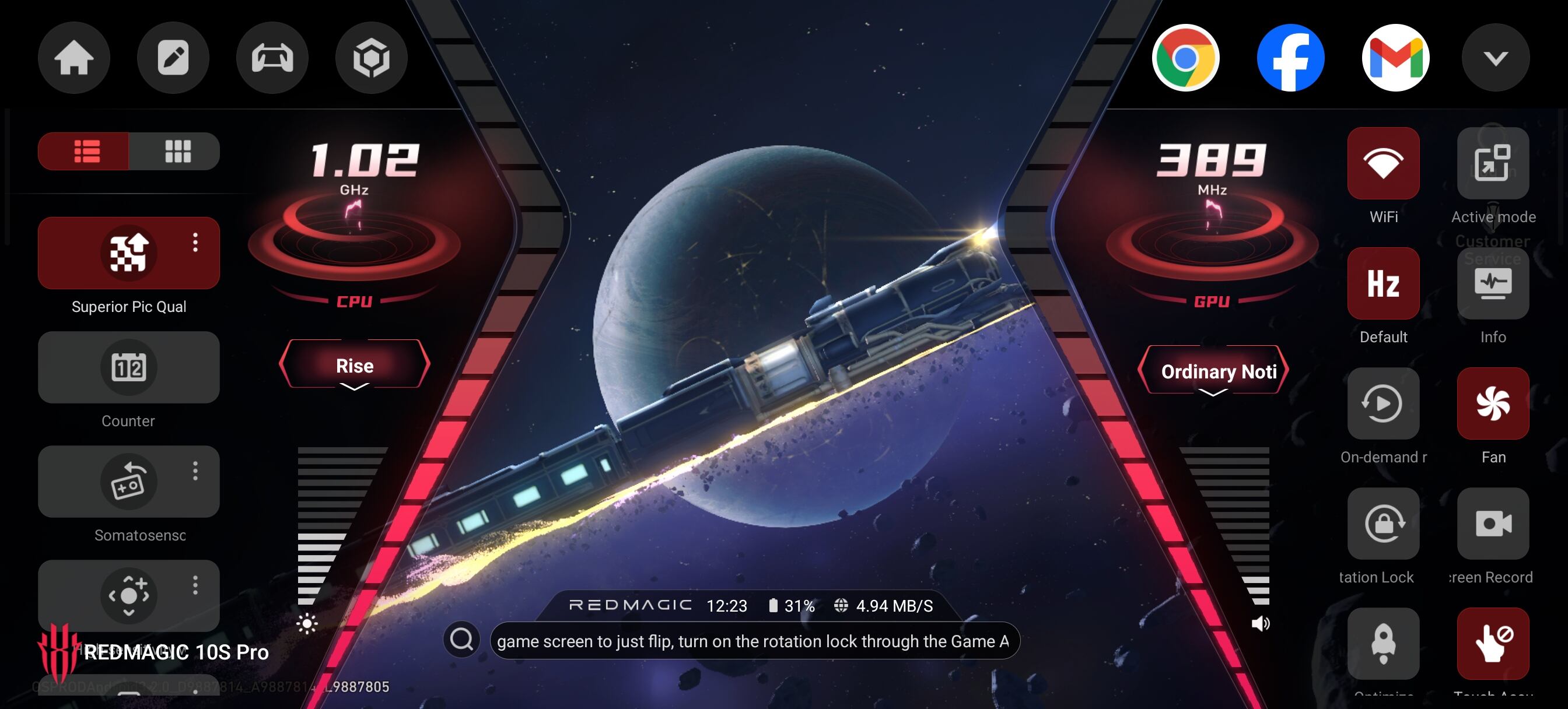Viewport: 1568px width, 709px height.
Task: Change the Hz refresh rate setting
Action: pyautogui.click(x=1383, y=283)
